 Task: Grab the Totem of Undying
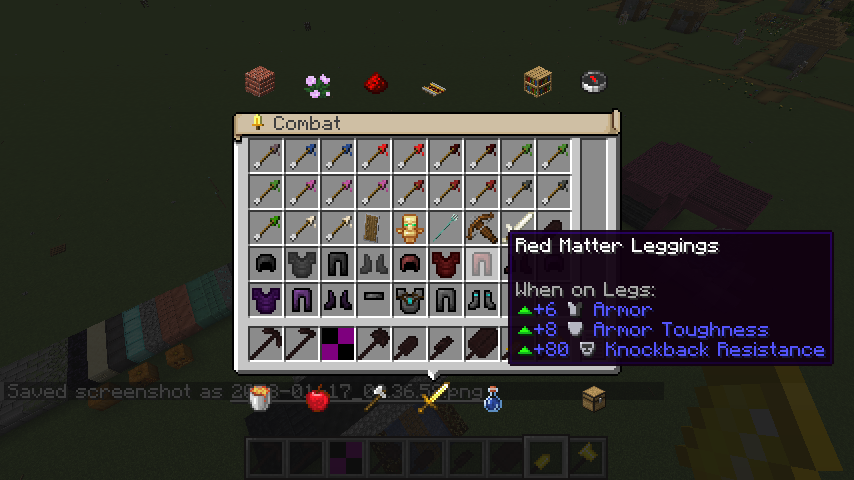(x=409, y=228)
